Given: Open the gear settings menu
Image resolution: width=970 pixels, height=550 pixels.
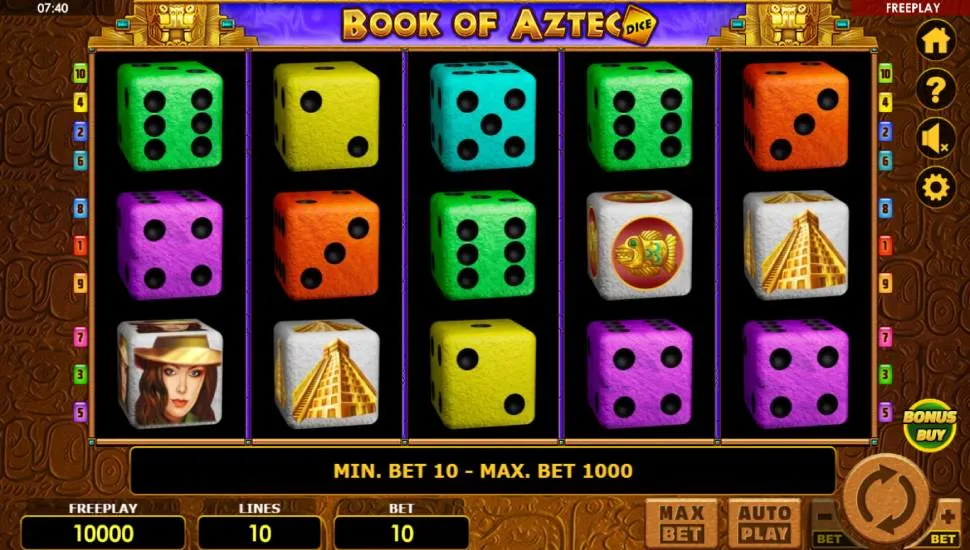Looking at the screenshot, I should click(936, 187).
